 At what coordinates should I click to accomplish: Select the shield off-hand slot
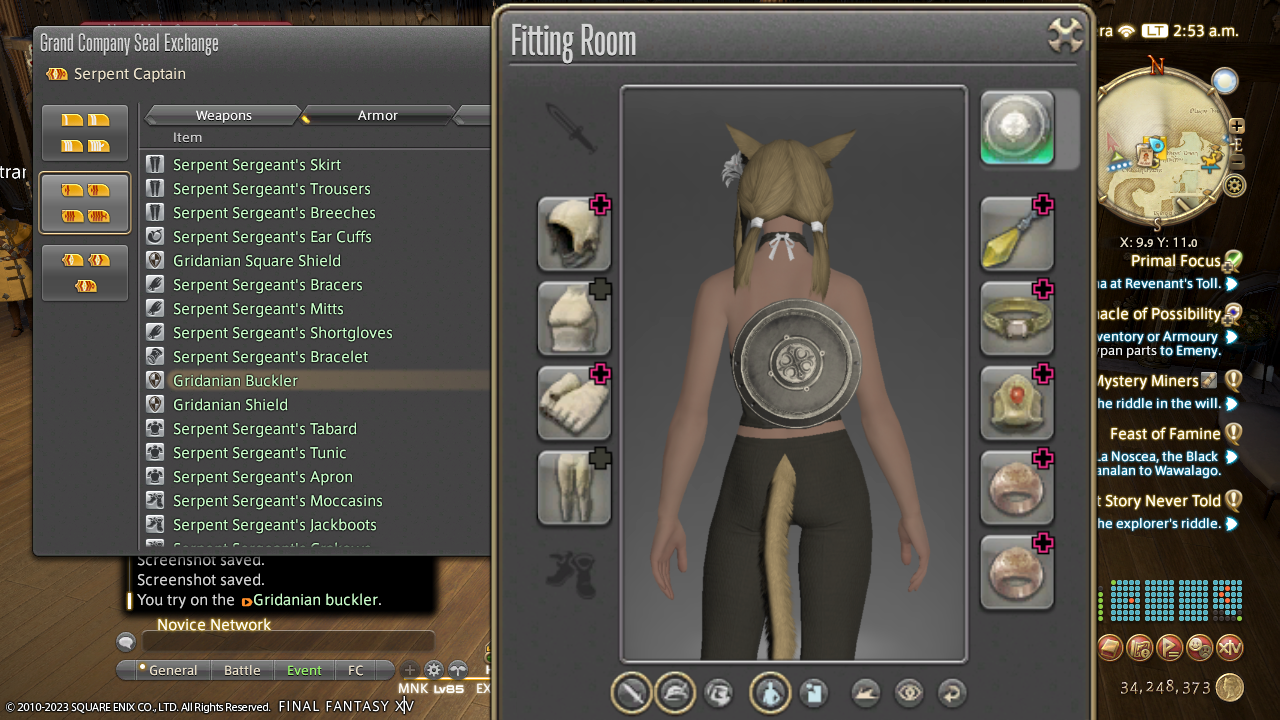click(x=1017, y=128)
